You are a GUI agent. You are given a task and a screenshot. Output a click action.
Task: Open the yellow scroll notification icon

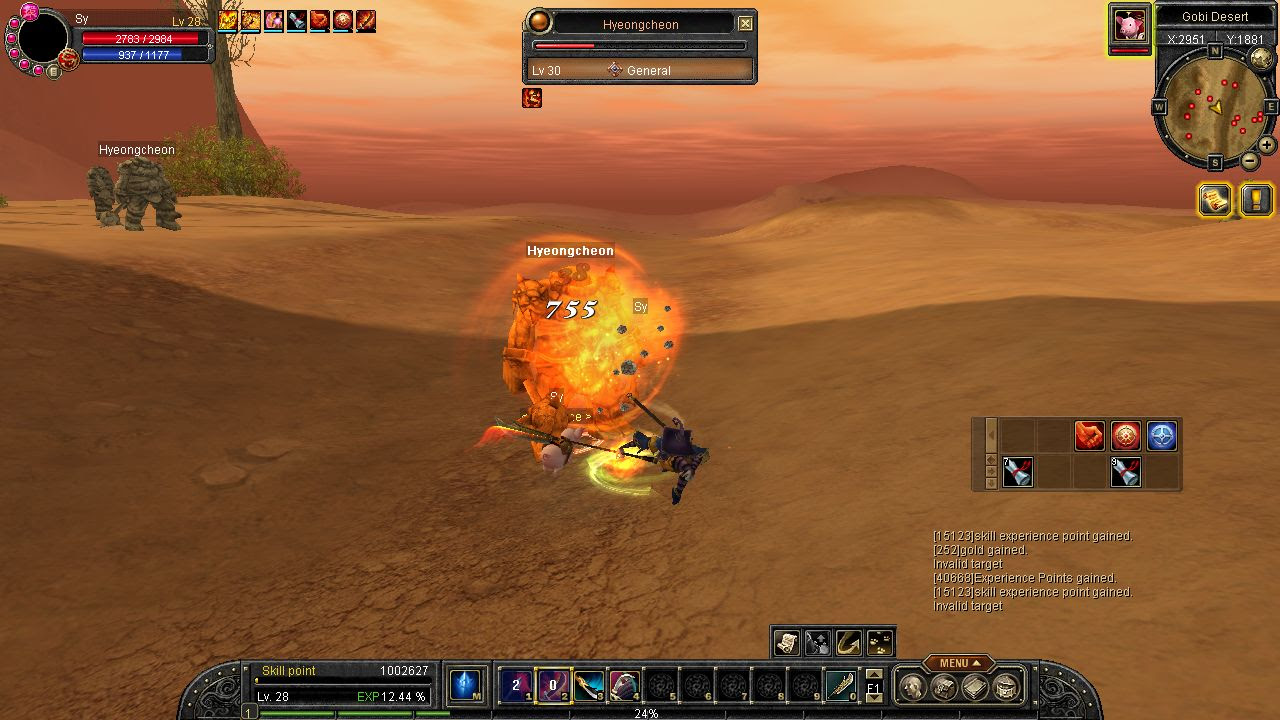click(1215, 200)
